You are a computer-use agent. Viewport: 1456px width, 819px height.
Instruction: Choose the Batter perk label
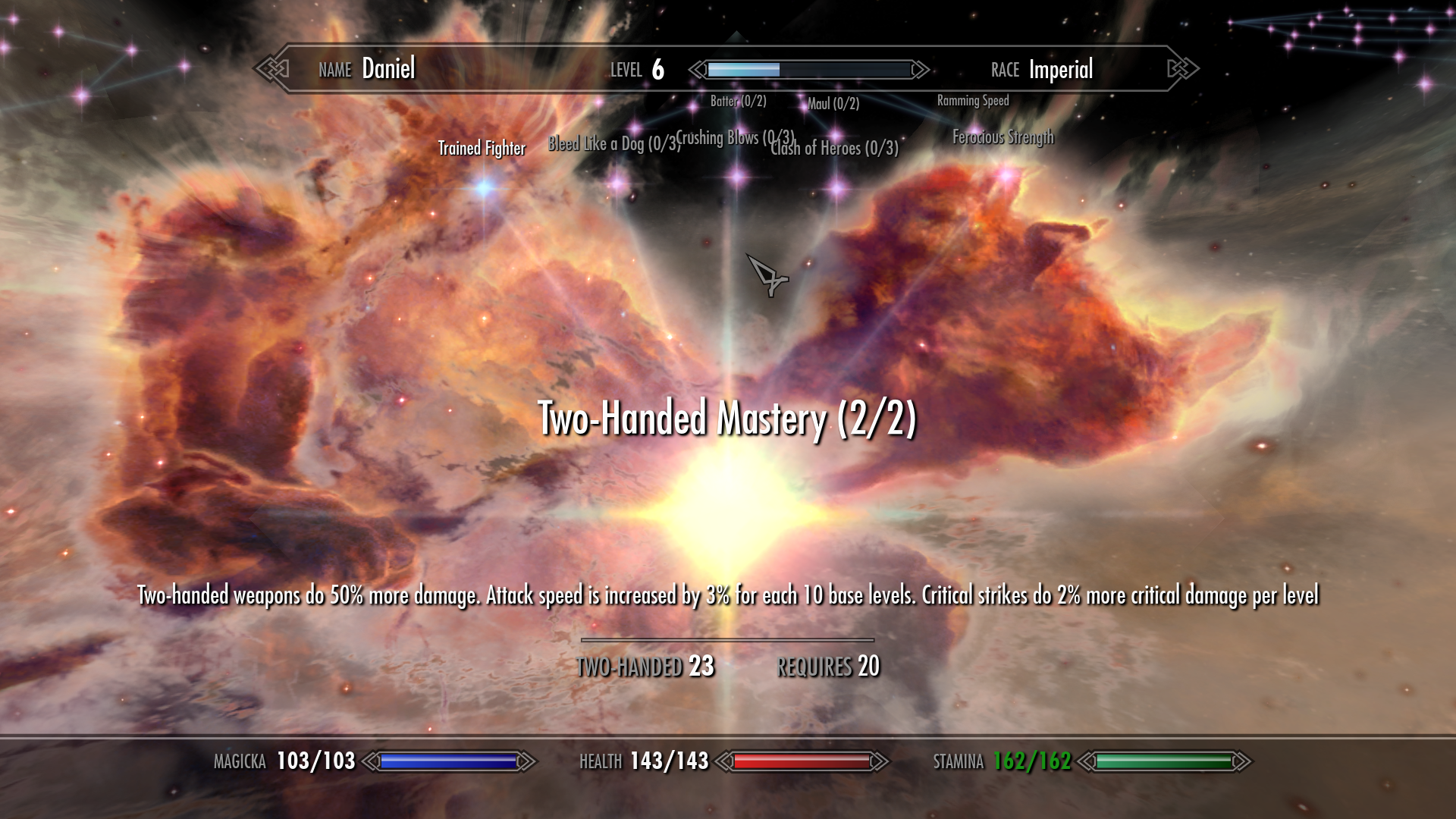click(738, 101)
